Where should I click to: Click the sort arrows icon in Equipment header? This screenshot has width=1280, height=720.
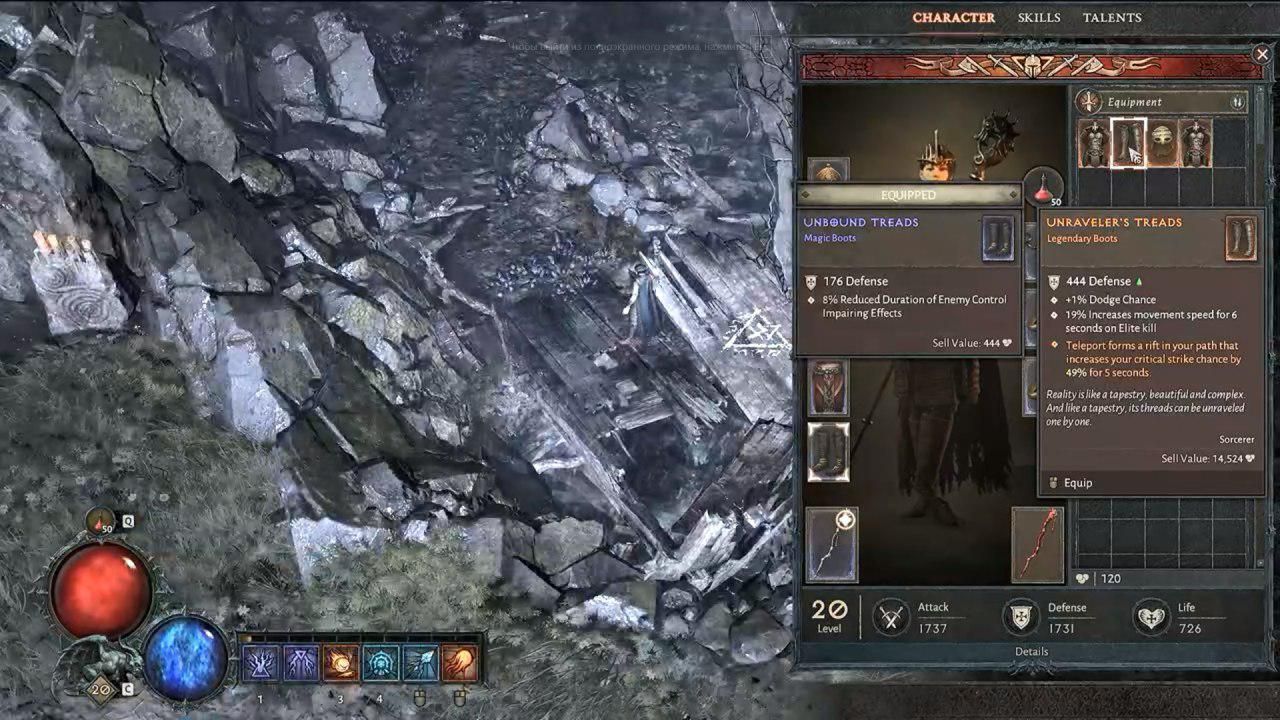click(x=1237, y=102)
